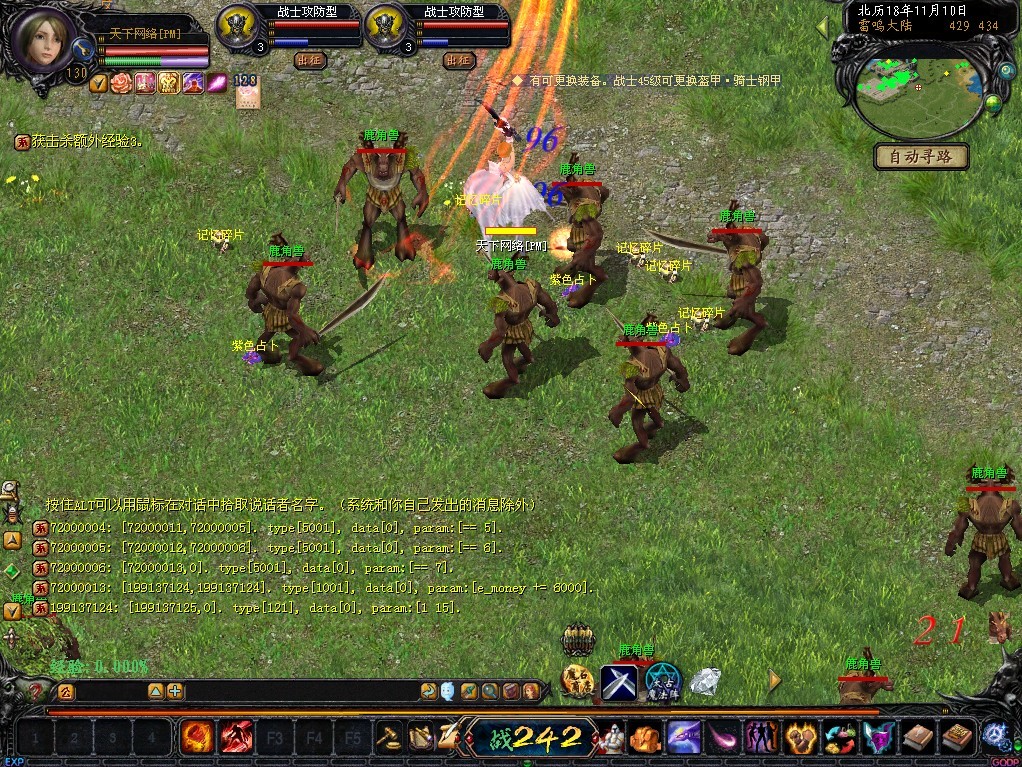
Task: Click the 自动寻路 auto-pathfinding button
Action: [921, 156]
